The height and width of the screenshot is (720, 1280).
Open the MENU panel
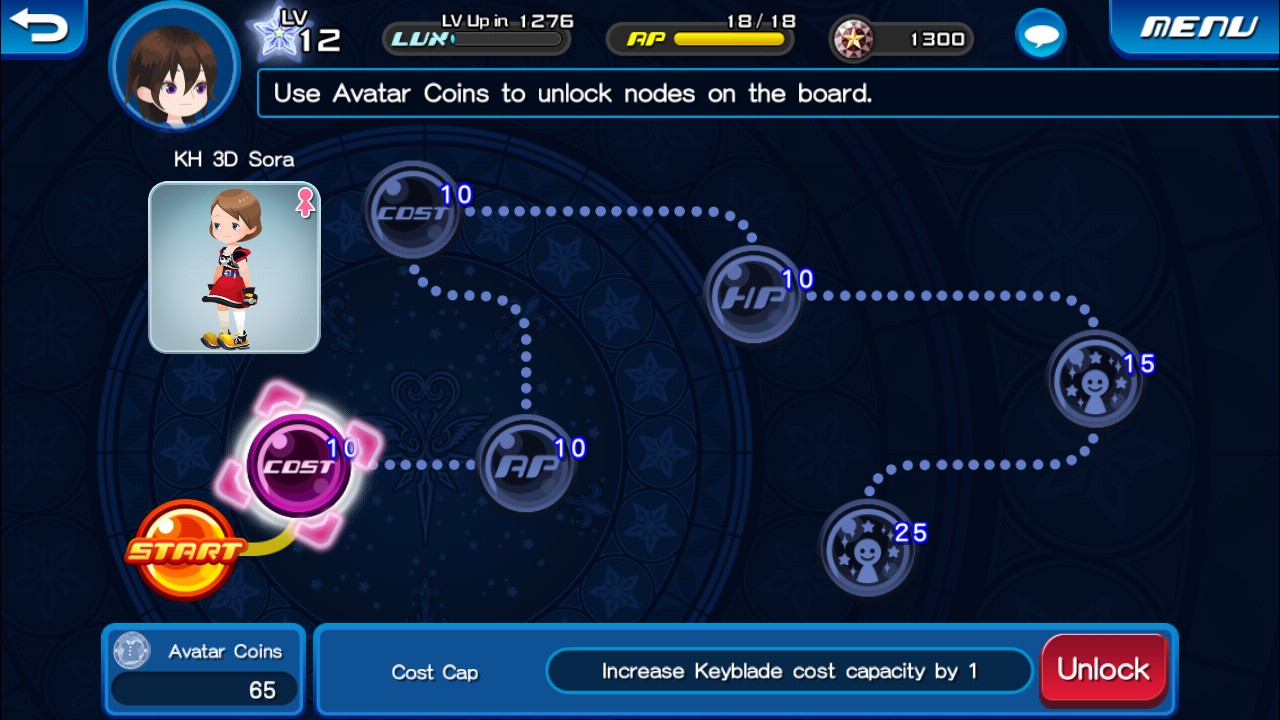pos(1198,27)
